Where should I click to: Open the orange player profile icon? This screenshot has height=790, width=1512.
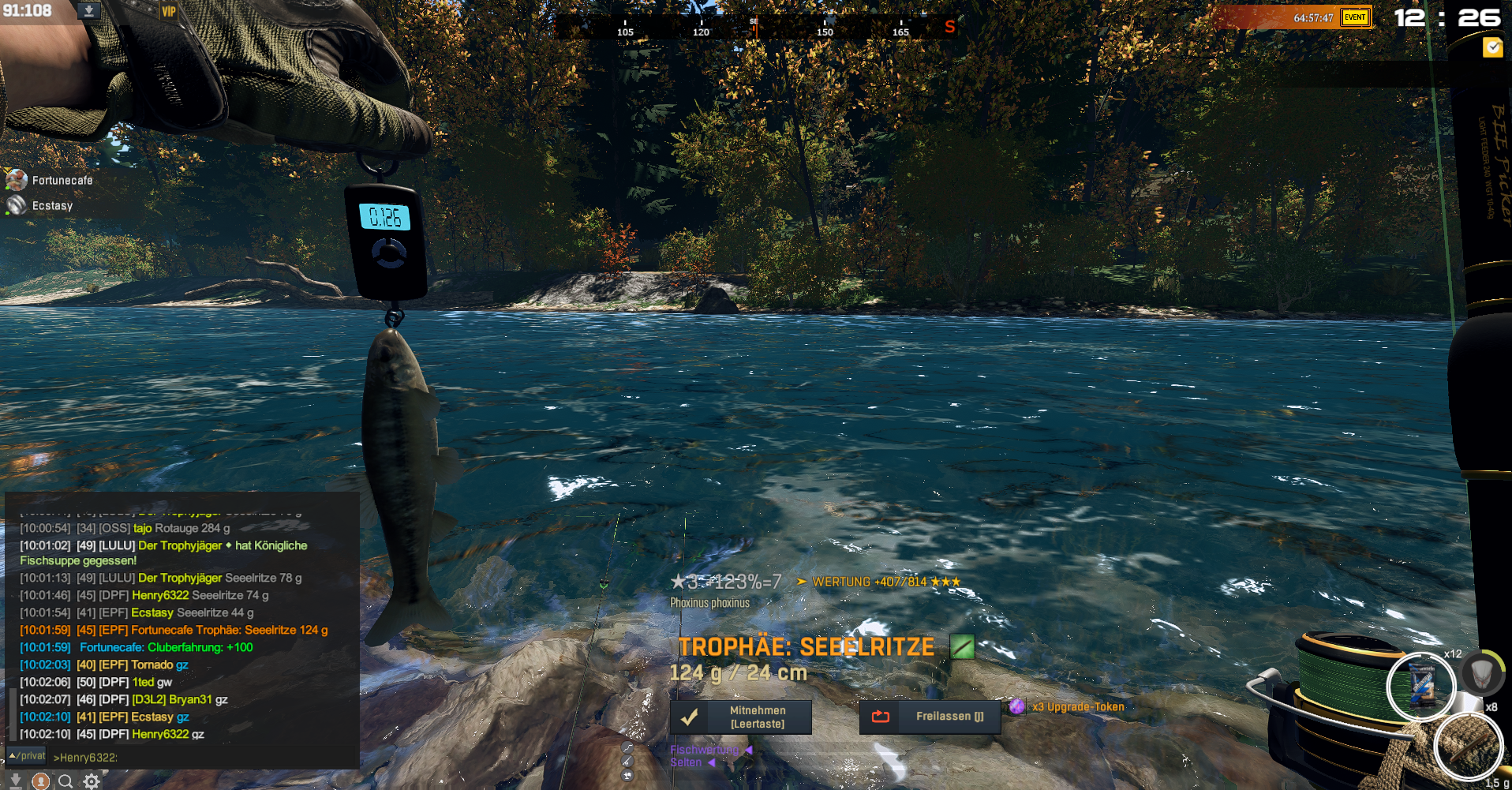[x=40, y=781]
